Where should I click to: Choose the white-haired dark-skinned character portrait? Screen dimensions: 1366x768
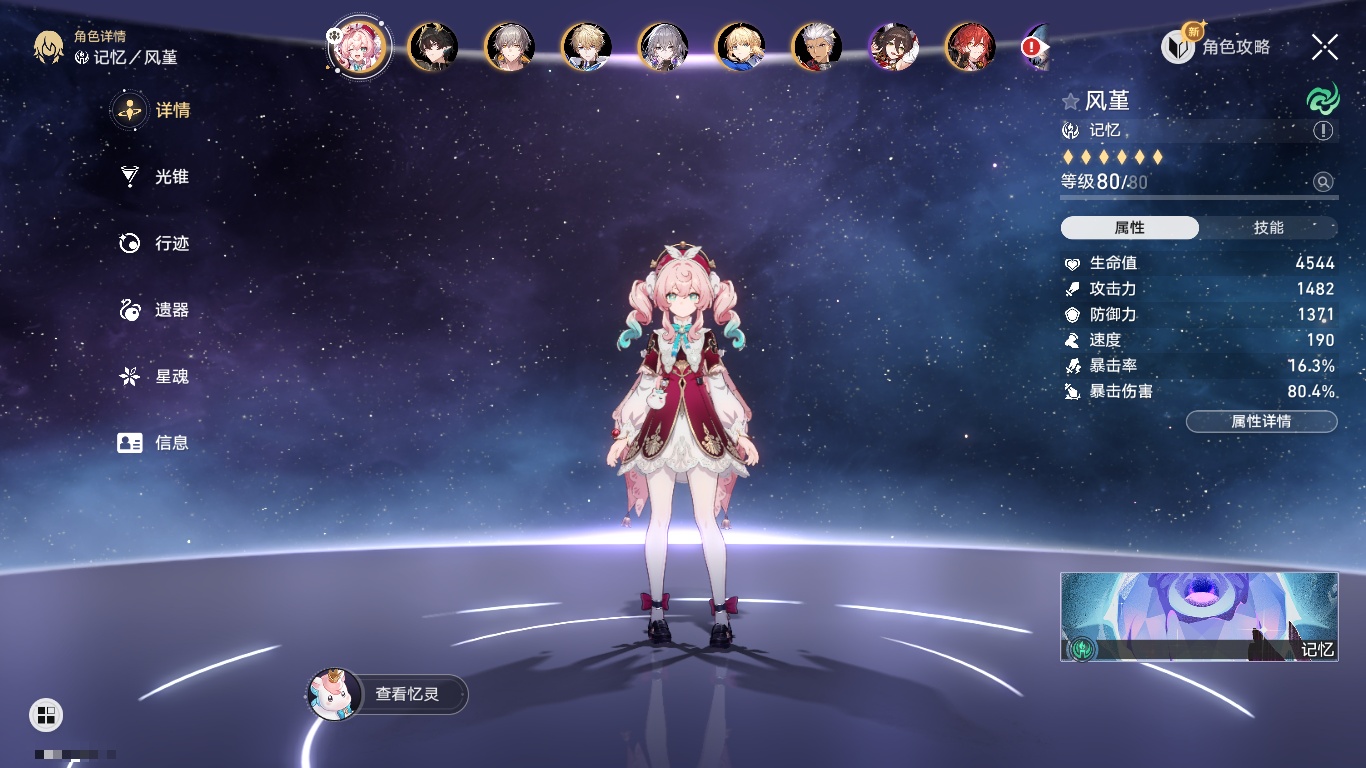pos(817,47)
